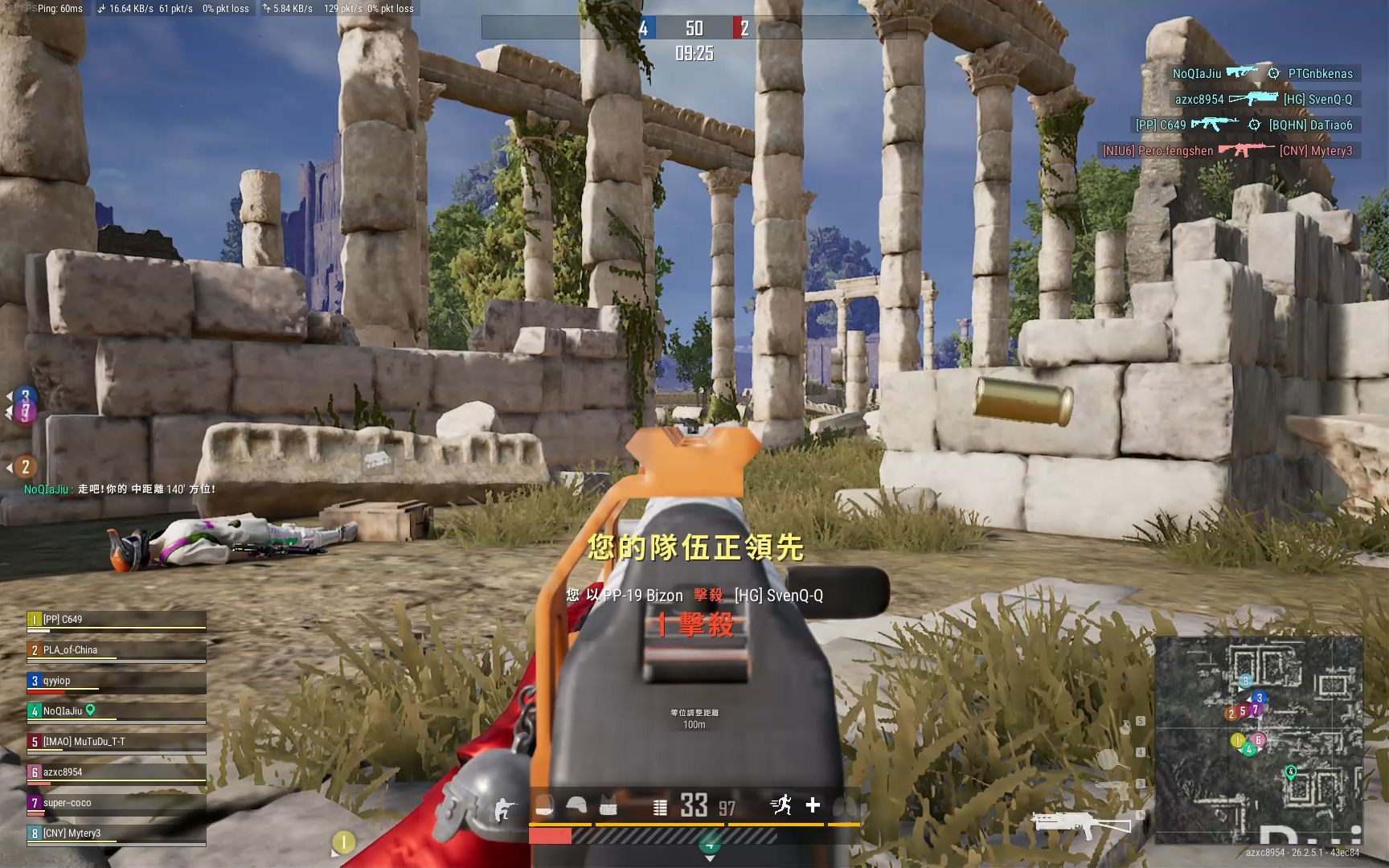Select the PP-19 Bizon weapon slot

coord(1081,823)
